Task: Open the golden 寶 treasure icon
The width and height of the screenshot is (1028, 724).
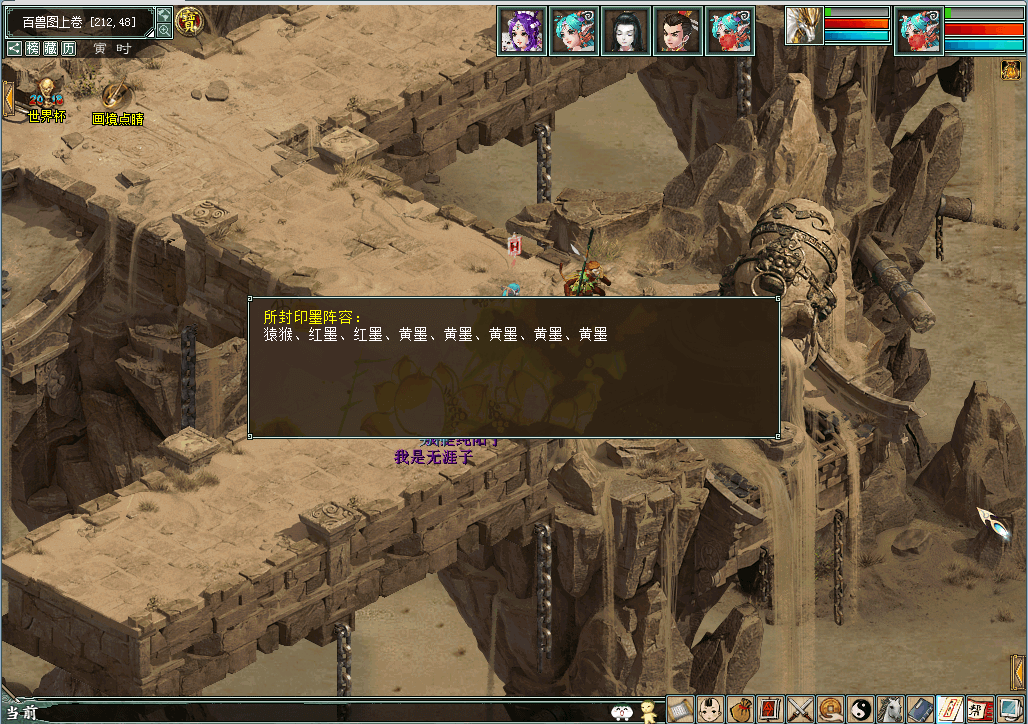Action: (187, 20)
